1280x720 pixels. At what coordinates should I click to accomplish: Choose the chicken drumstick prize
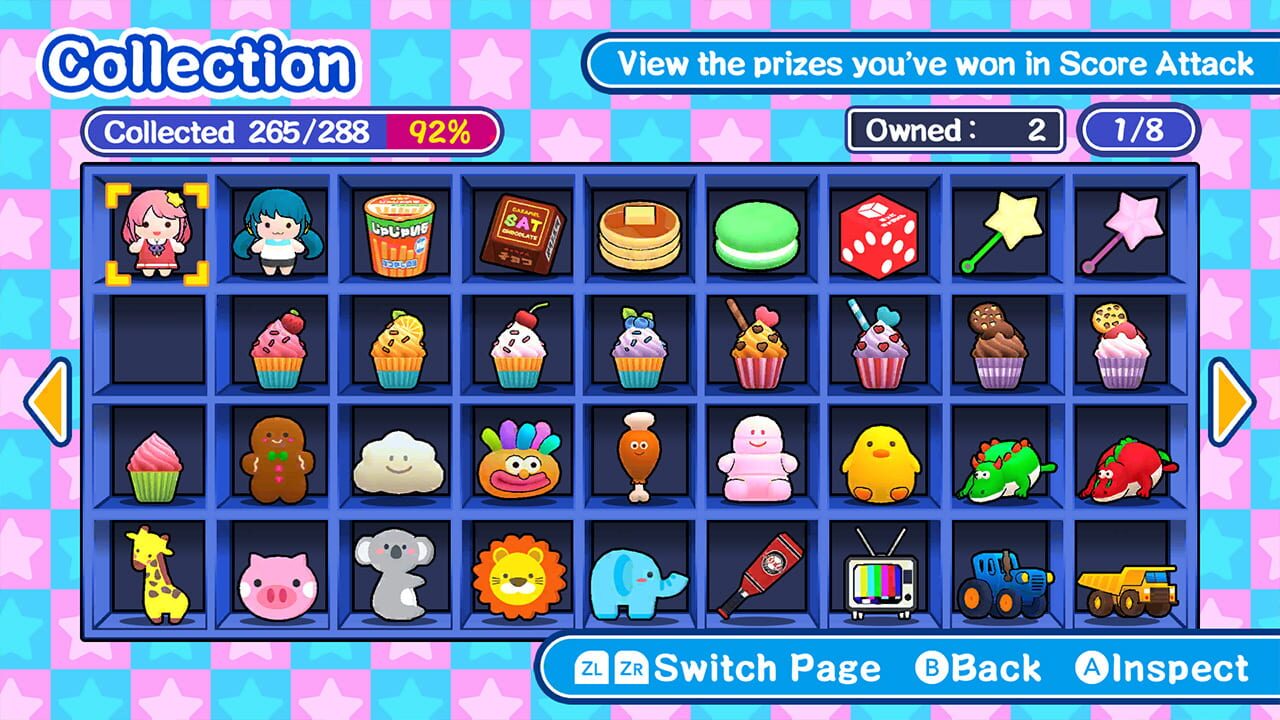click(x=638, y=456)
